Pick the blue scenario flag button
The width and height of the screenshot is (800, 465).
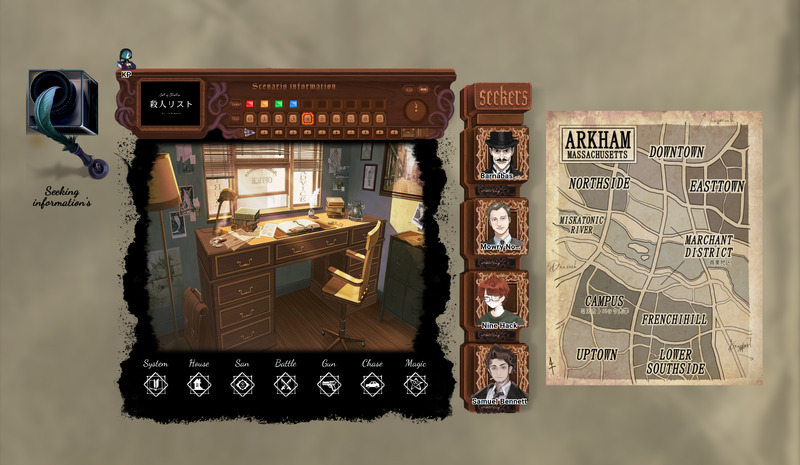point(293,102)
